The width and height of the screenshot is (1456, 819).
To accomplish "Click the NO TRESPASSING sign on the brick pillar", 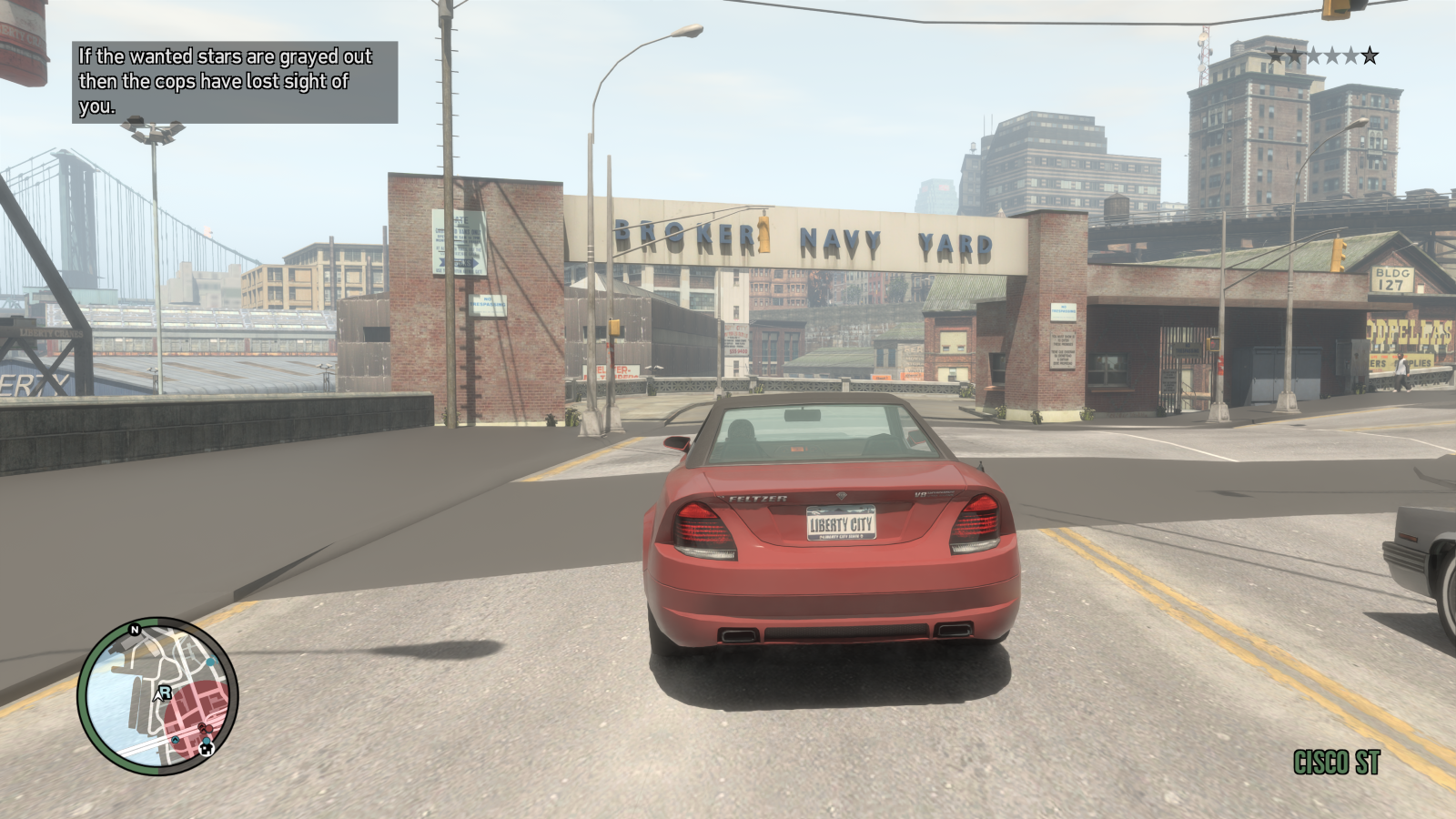I will (1063, 311).
